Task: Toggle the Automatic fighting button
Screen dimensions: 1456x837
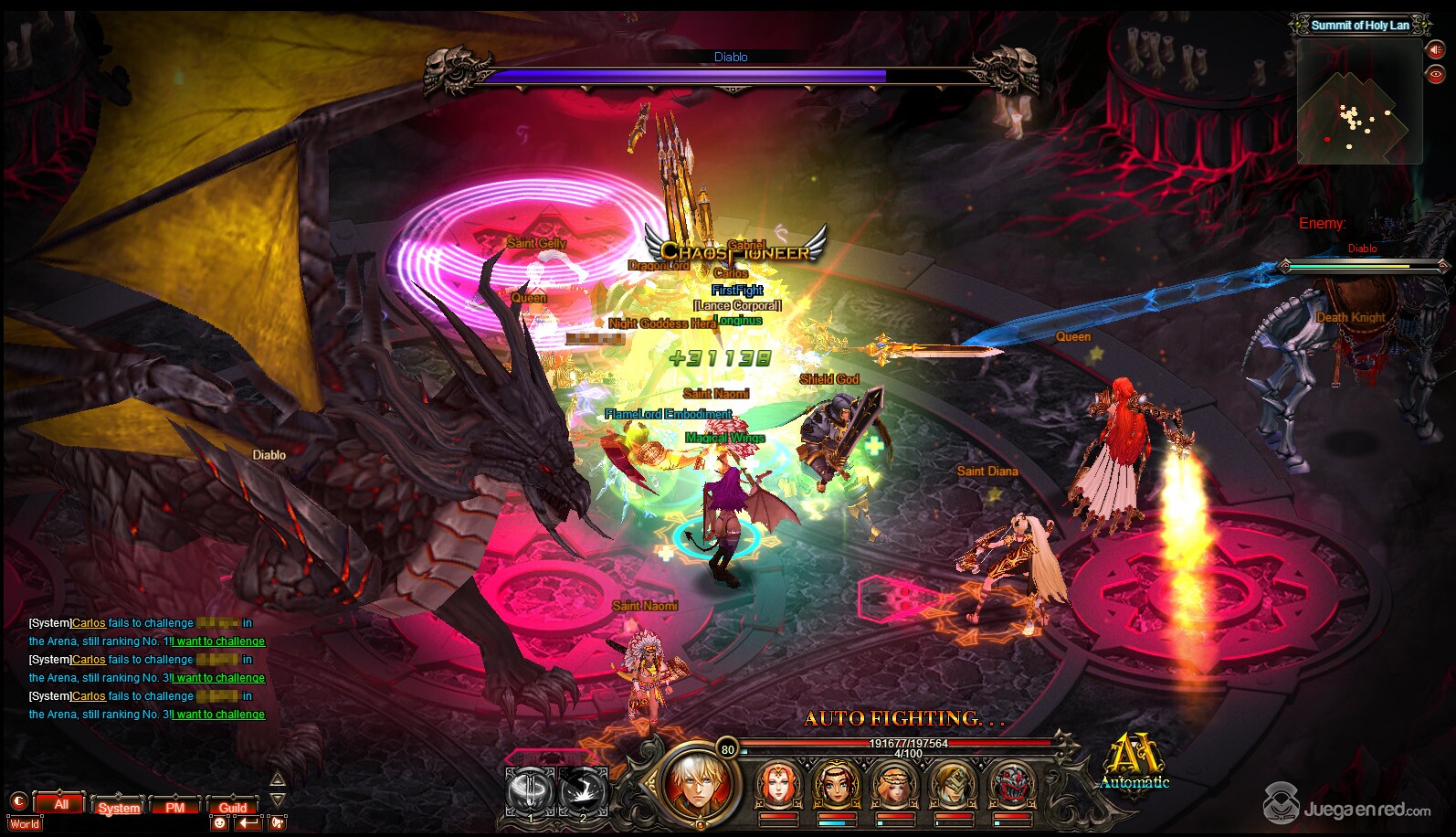Action: coord(1134,761)
